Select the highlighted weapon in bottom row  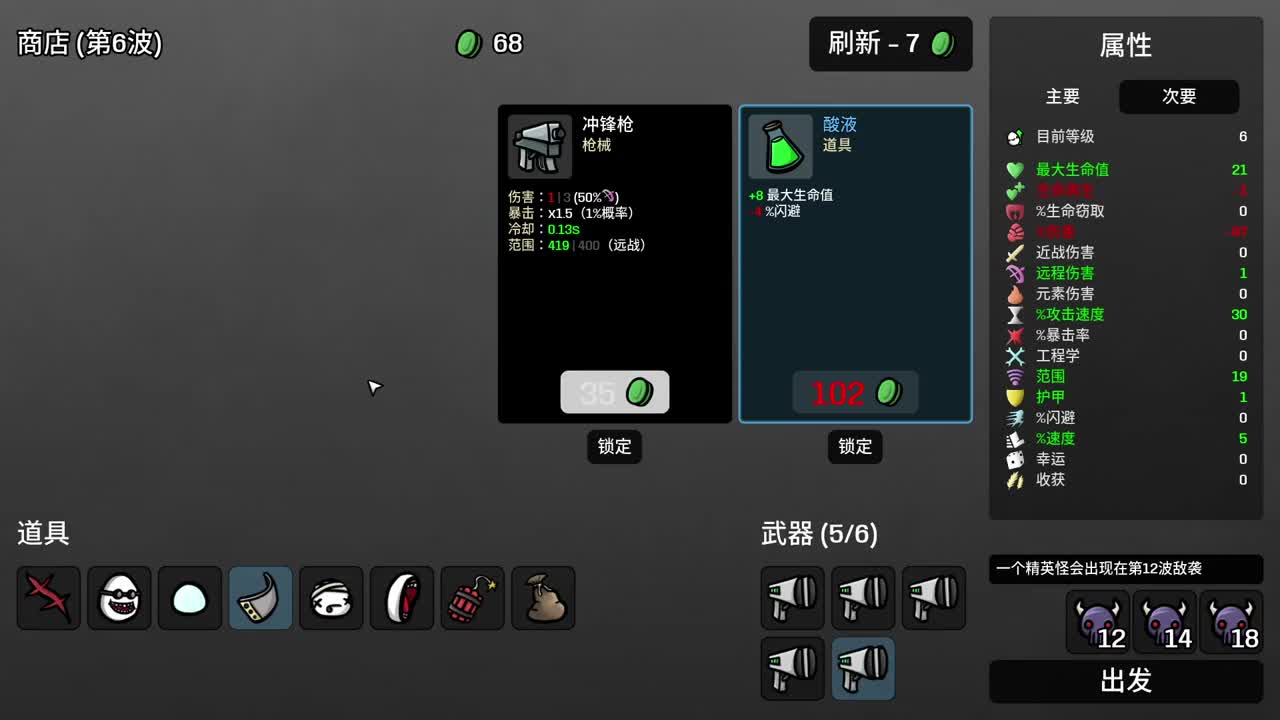click(863, 668)
